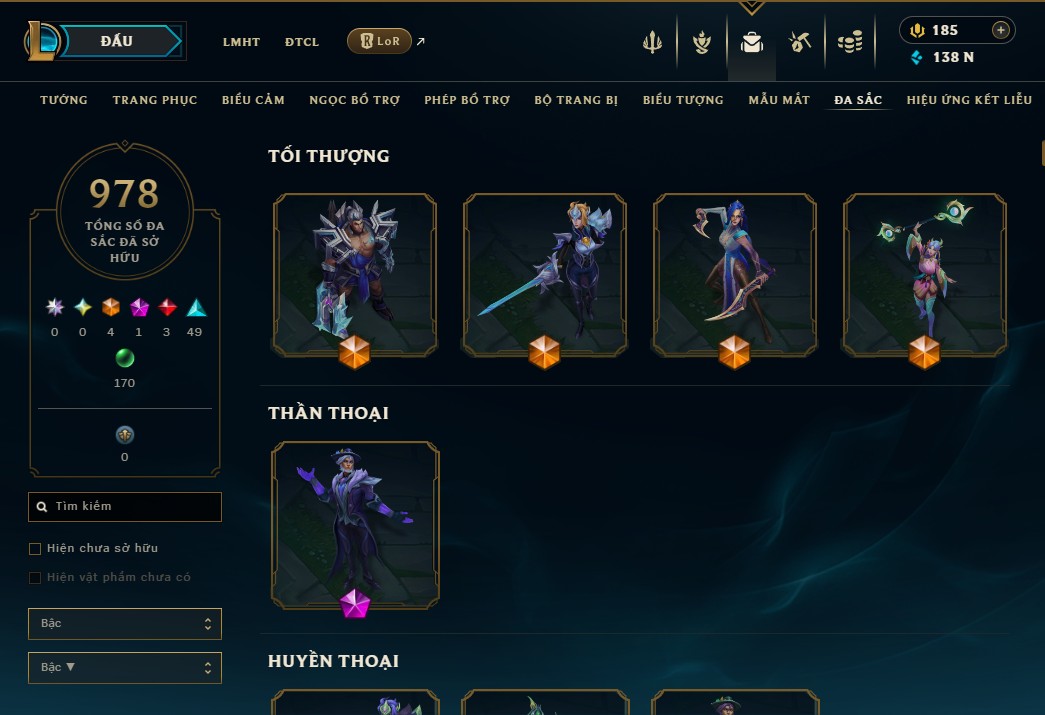Open the BIỂU CẢM emotes tab
This screenshot has width=1045, height=715.
pyautogui.click(x=253, y=100)
